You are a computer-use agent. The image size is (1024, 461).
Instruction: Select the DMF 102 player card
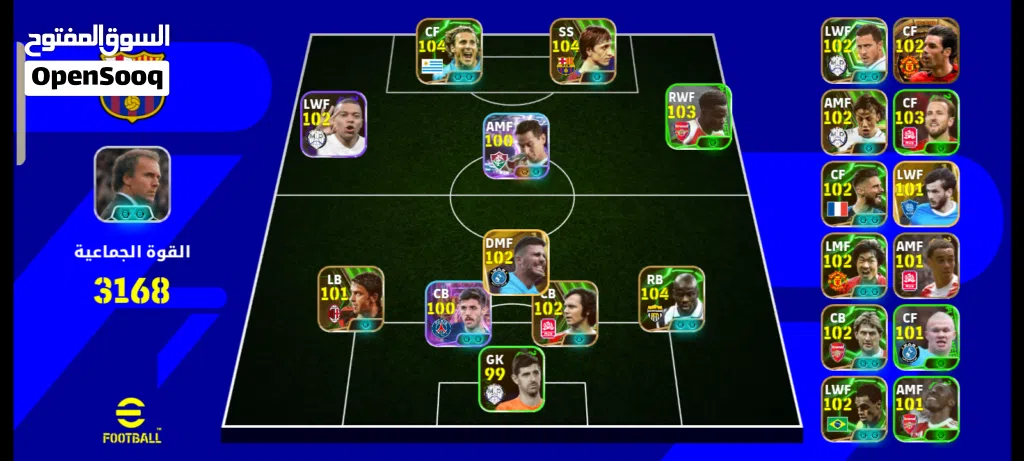click(516, 263)
